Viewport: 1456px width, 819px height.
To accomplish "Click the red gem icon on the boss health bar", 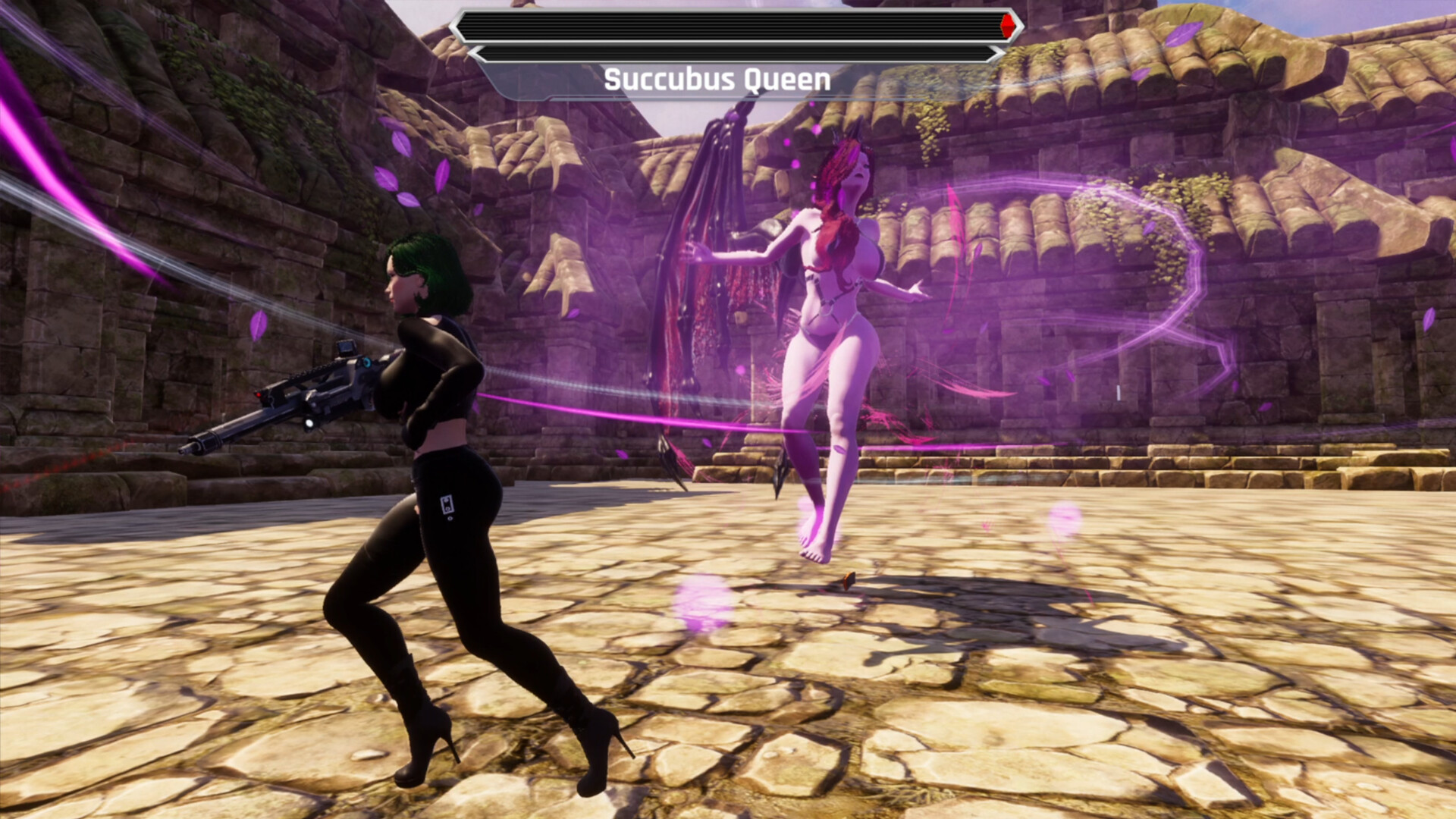I will coord(1006,25).
